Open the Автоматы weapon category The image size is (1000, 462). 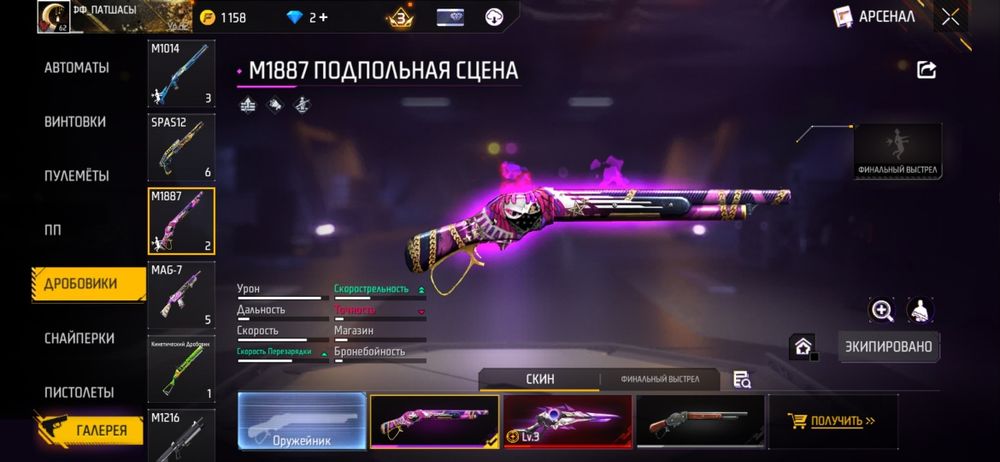click(76, 68)
